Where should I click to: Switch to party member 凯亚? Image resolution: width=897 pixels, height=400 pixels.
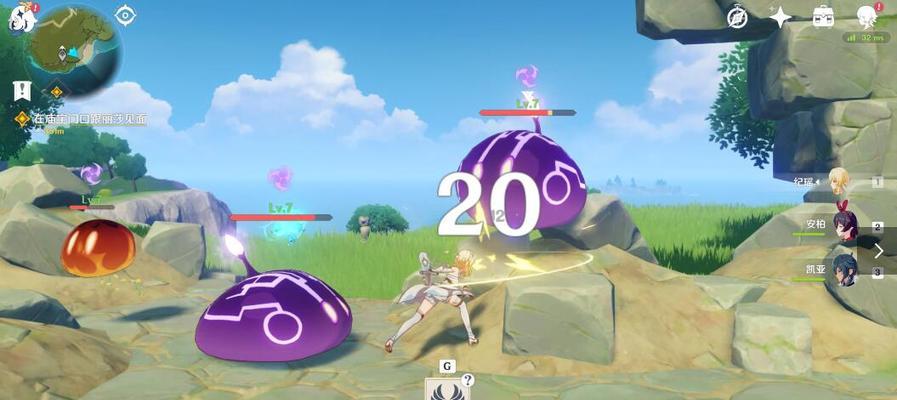click(x=843, y=270)
